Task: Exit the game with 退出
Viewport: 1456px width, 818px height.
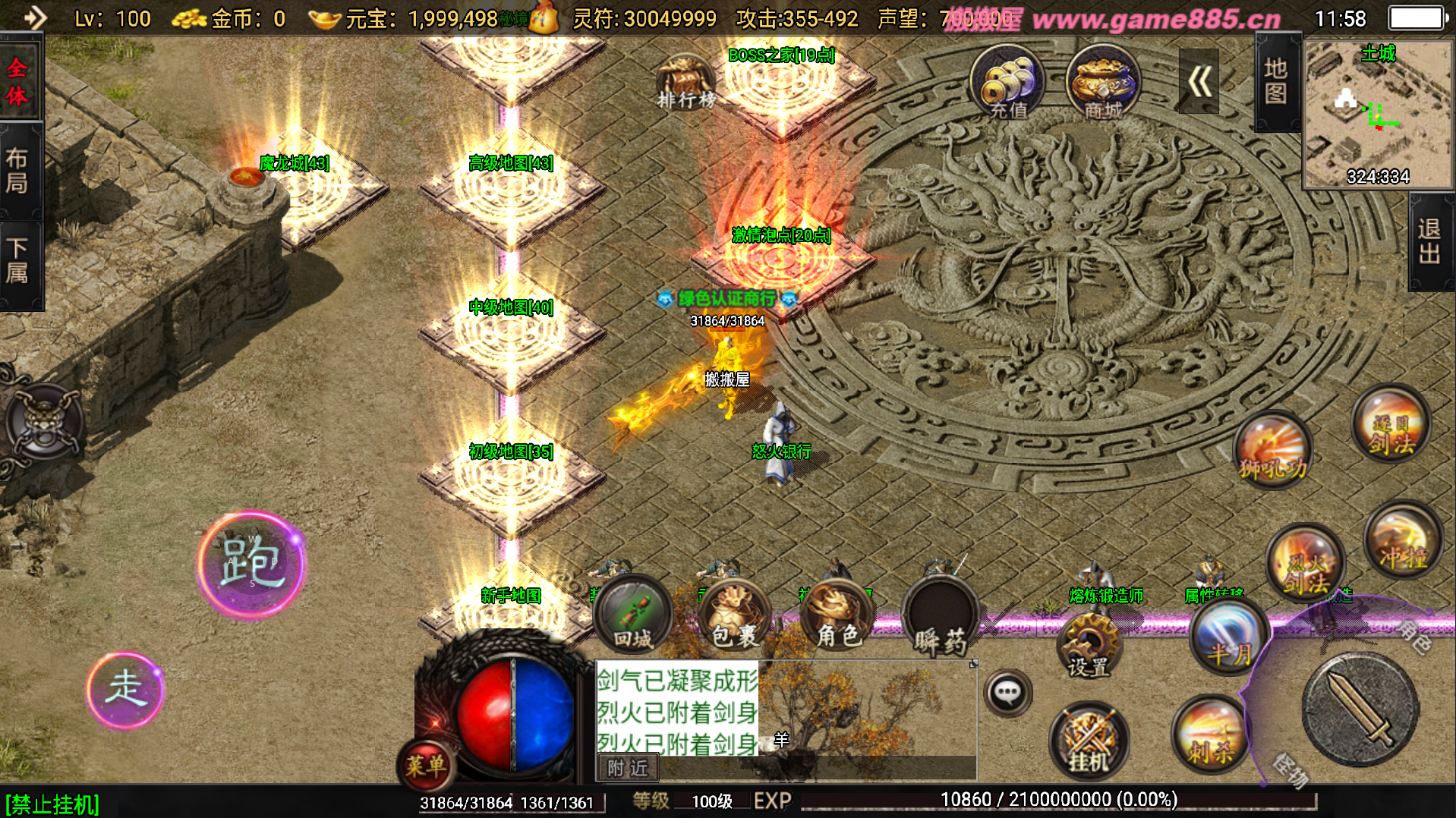Action: 1429,242
